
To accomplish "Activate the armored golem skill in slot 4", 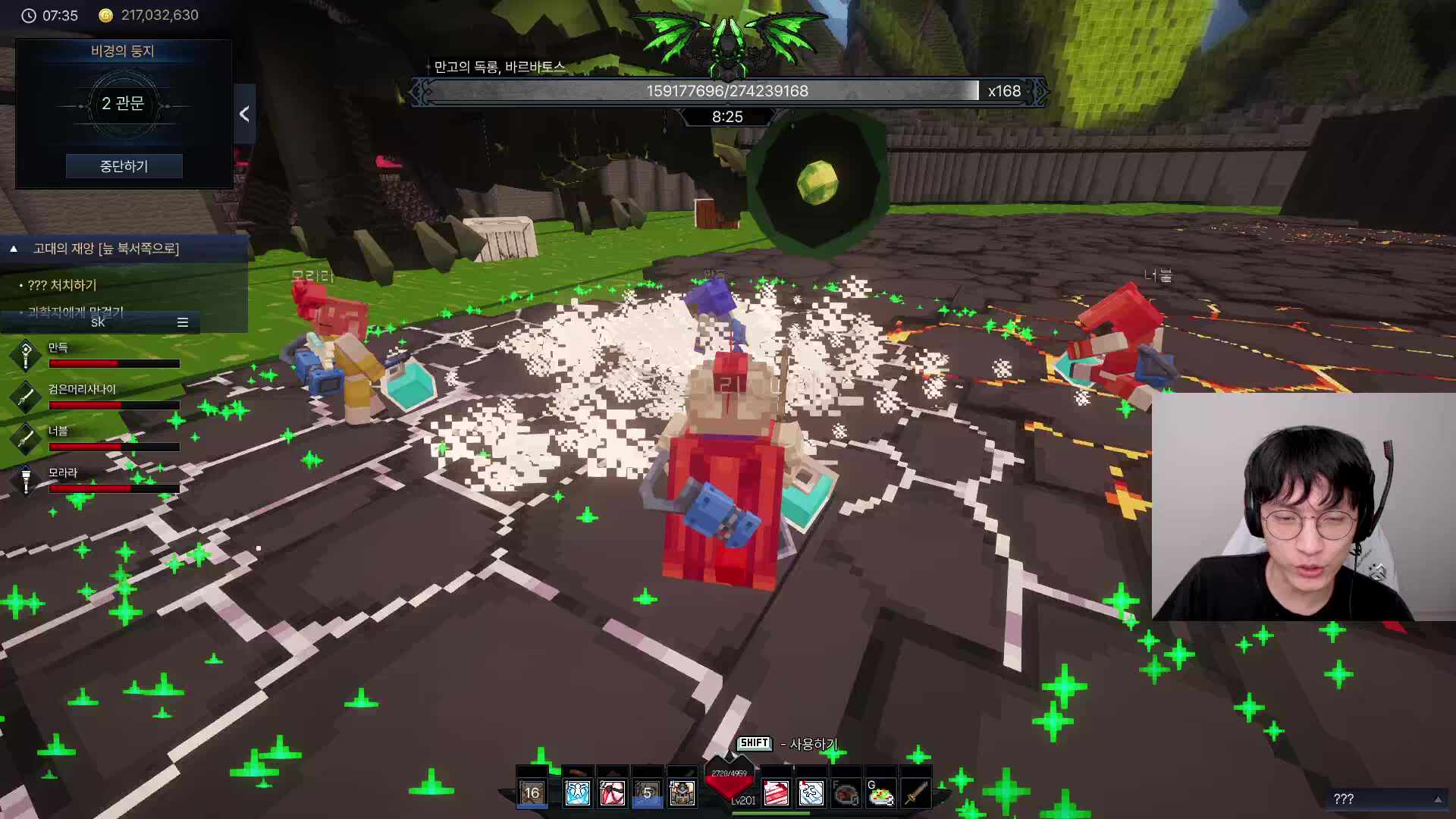I will 682,793.
